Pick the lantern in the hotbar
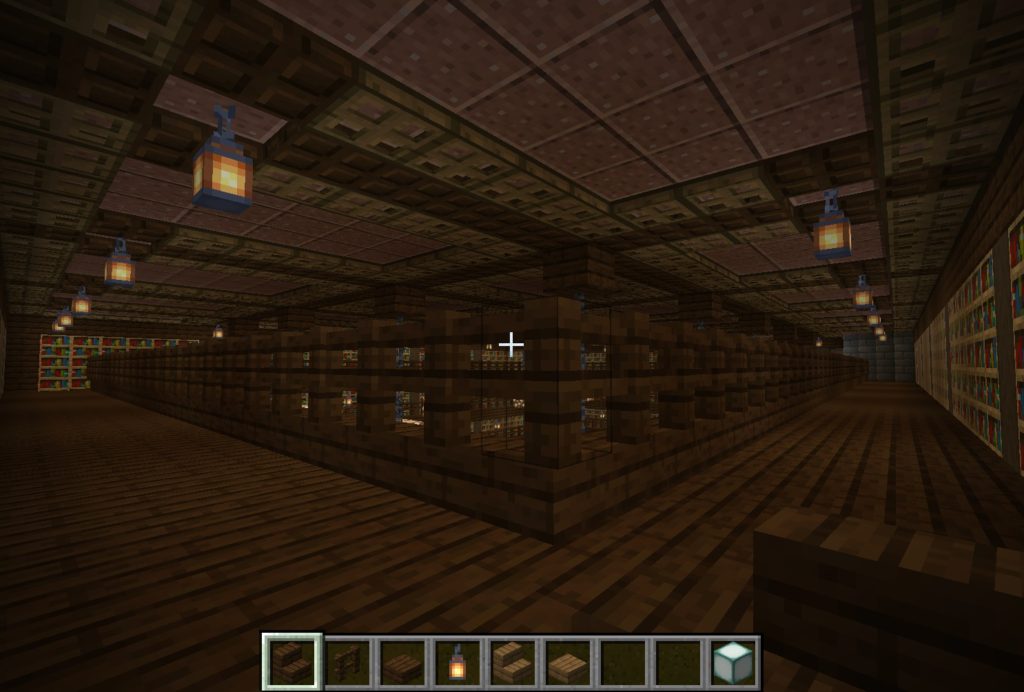The image size is (1024, 692). click(x=457, y=662)
